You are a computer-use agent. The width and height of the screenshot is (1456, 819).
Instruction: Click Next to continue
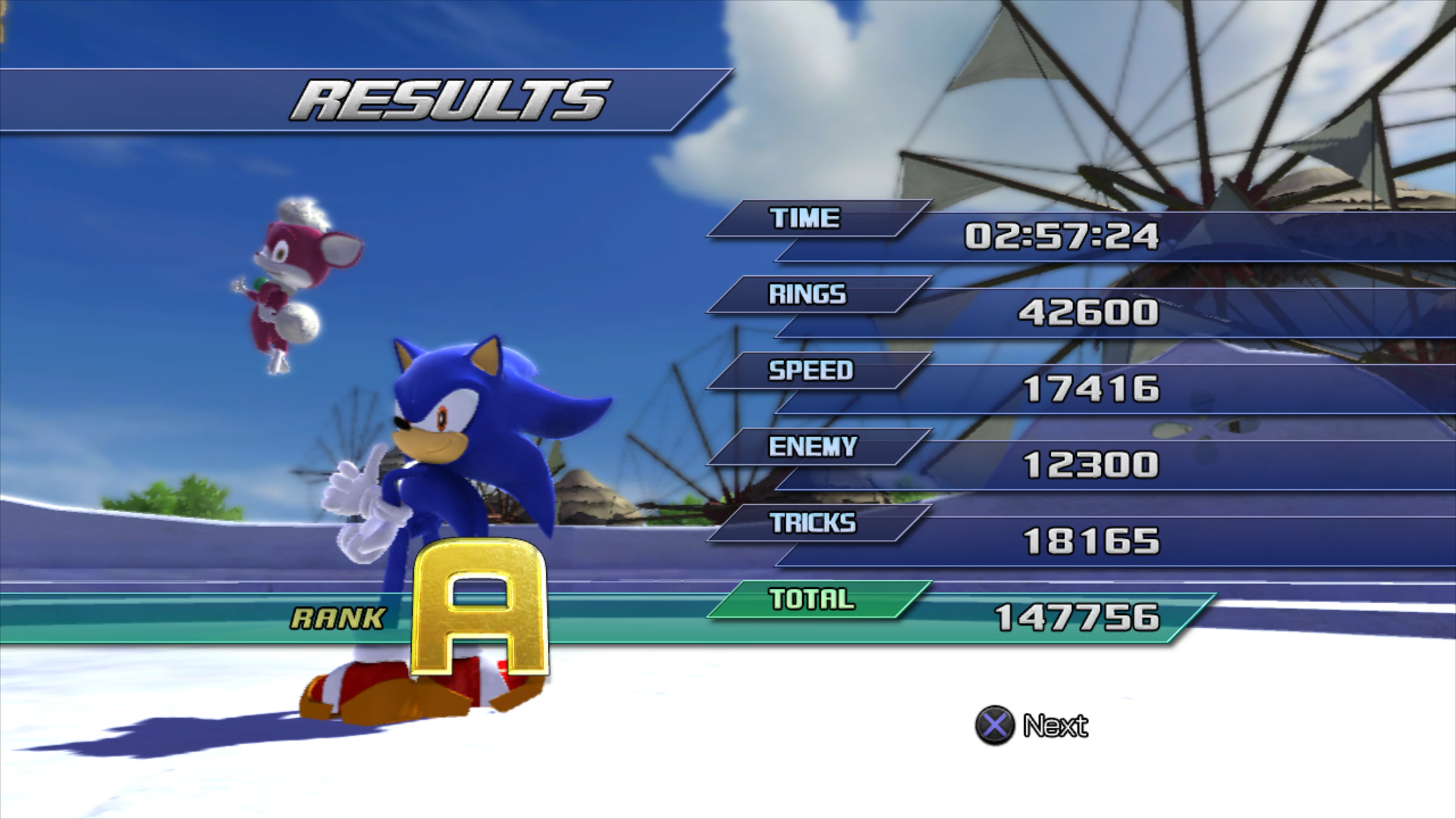click(x=1056, y=726)
